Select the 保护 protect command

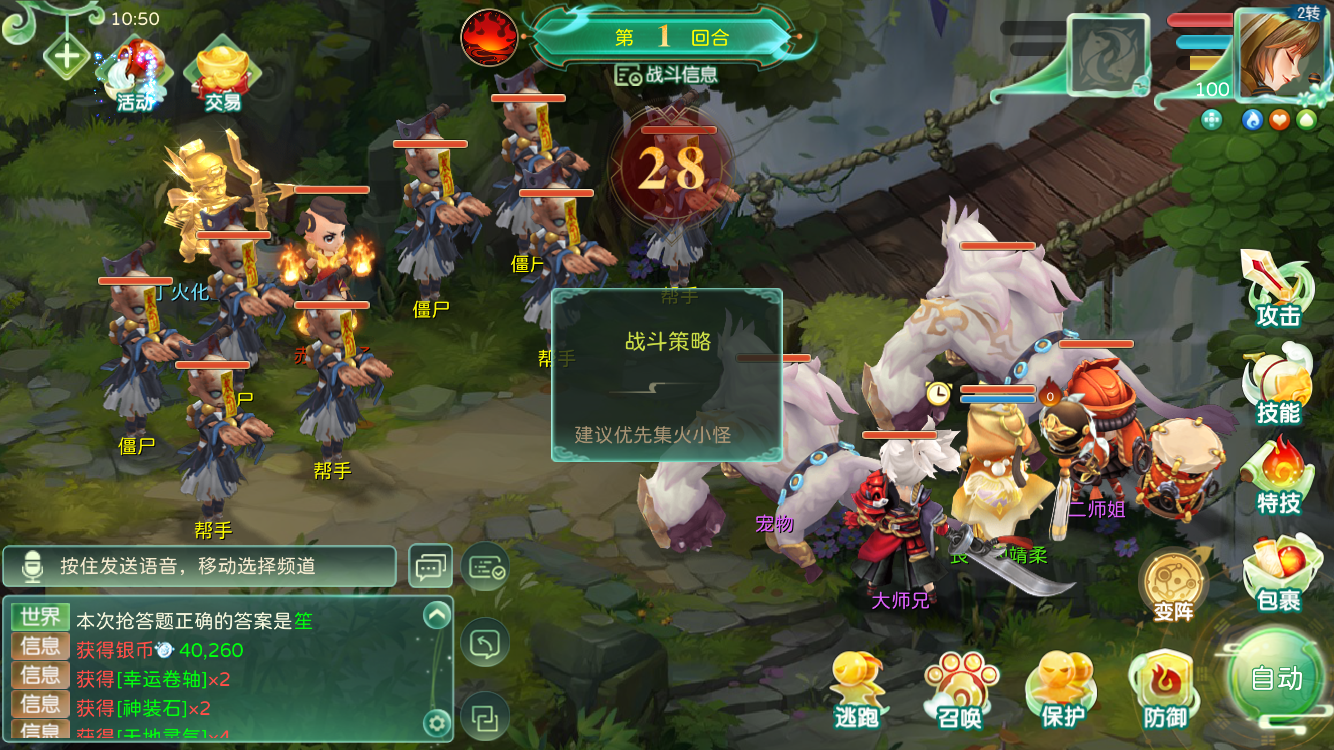point(1062,690)
